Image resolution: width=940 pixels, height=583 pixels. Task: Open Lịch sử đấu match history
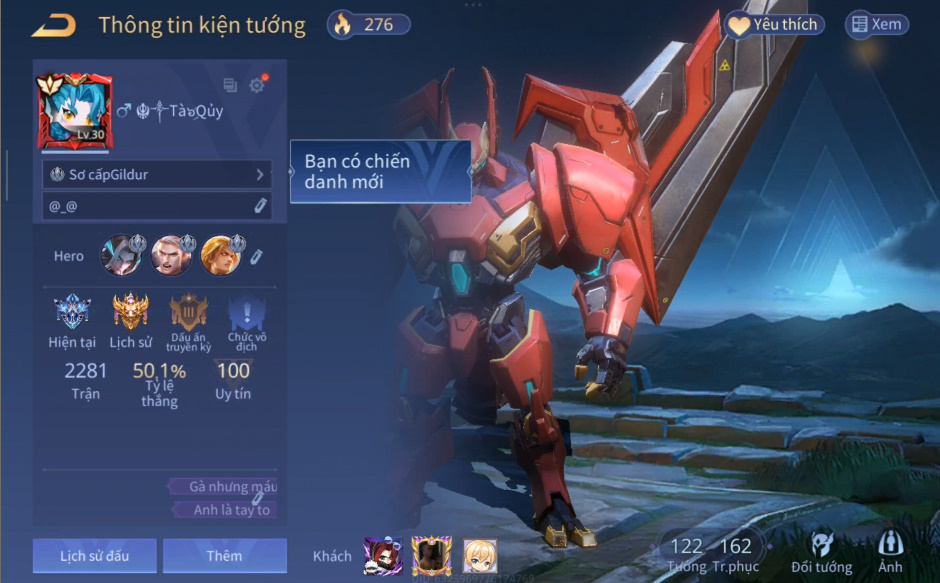click(x=94, y=556)
